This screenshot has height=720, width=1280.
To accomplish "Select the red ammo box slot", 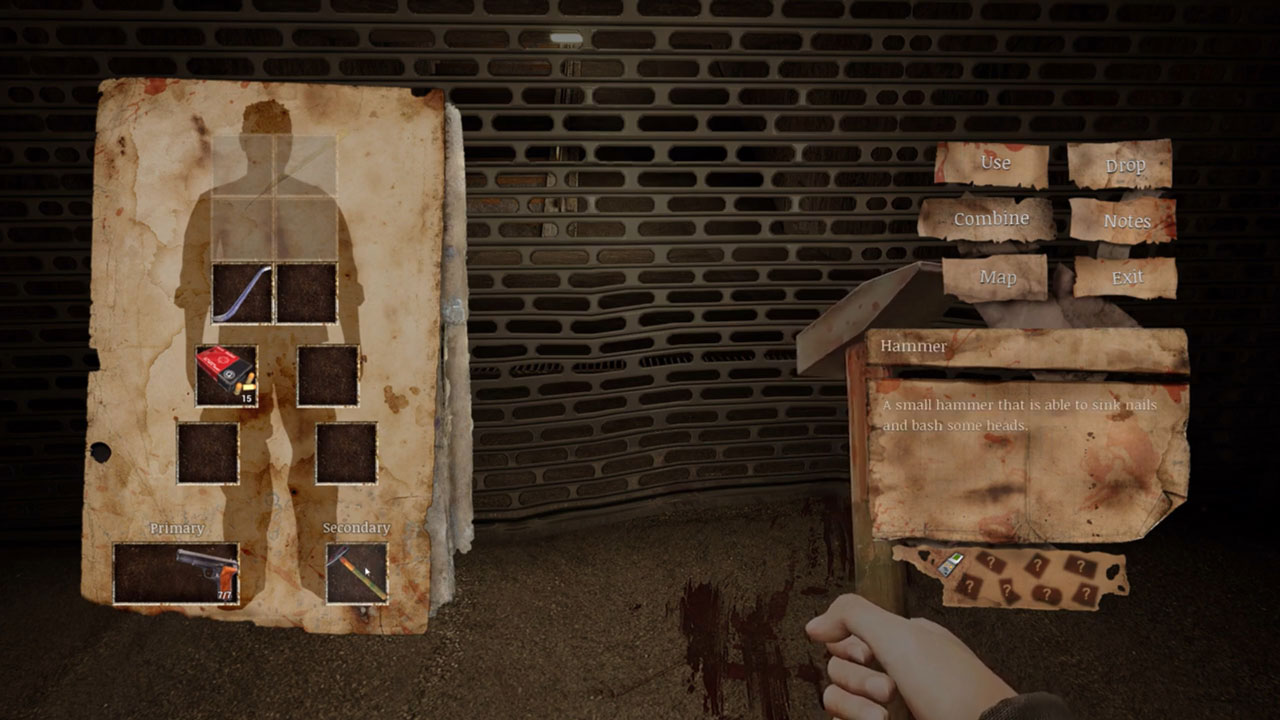I will [x=226, y=375].
